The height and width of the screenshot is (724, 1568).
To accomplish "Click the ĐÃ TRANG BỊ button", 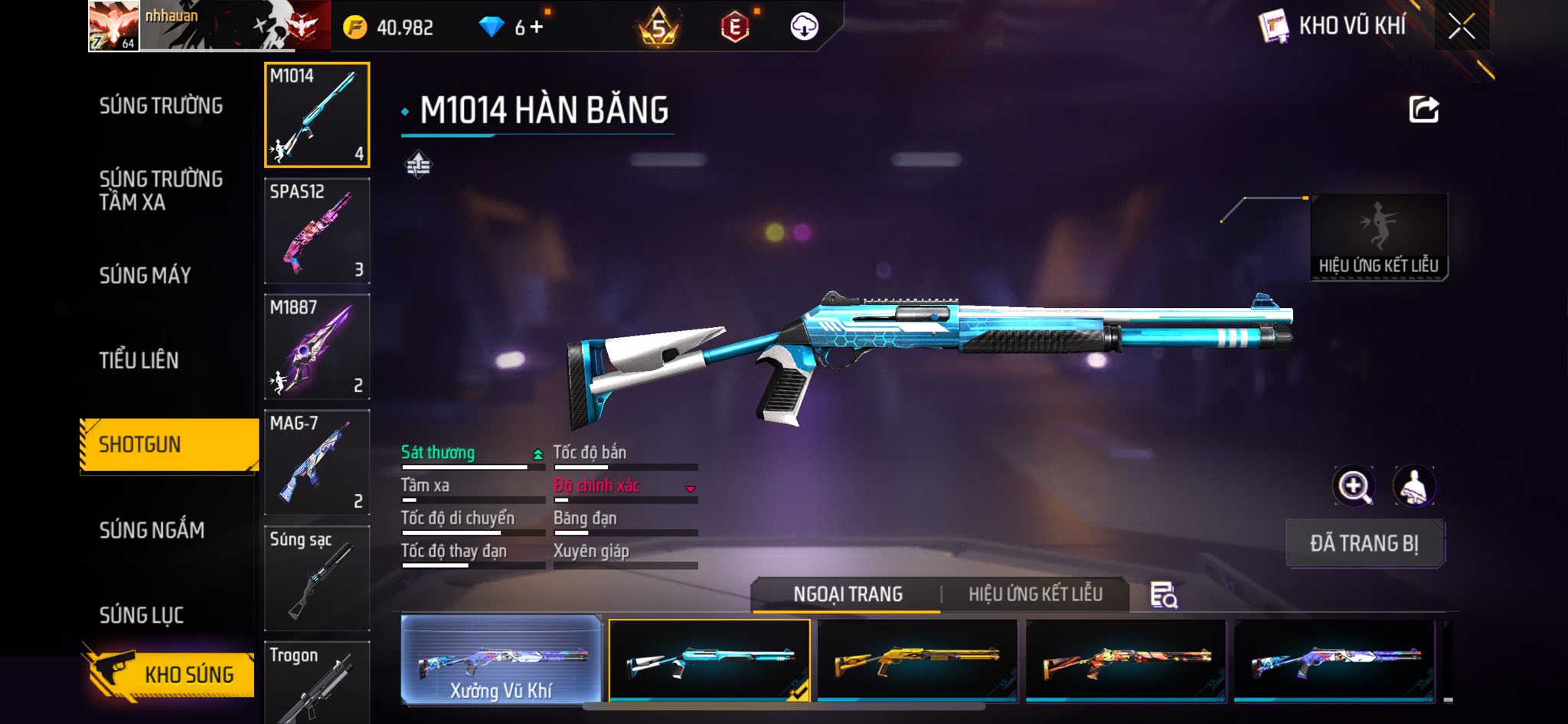I will 1364,543.
